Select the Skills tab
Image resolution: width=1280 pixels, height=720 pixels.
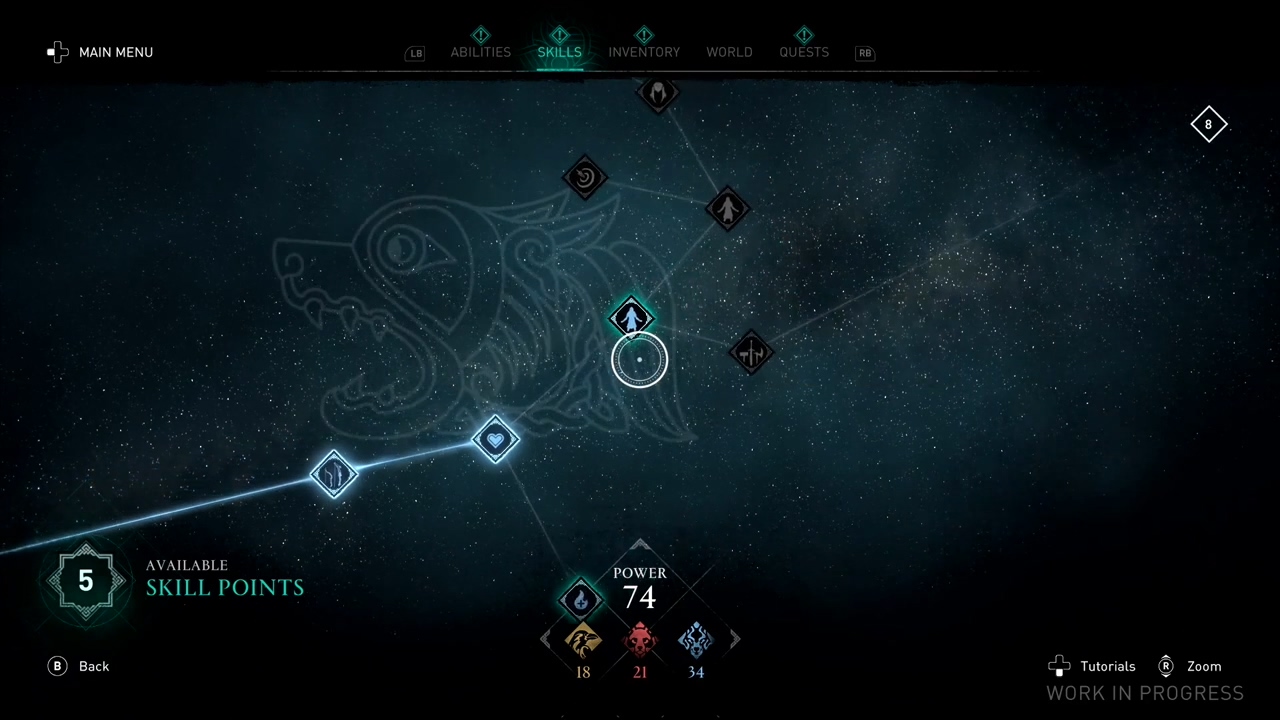point(559,52)
